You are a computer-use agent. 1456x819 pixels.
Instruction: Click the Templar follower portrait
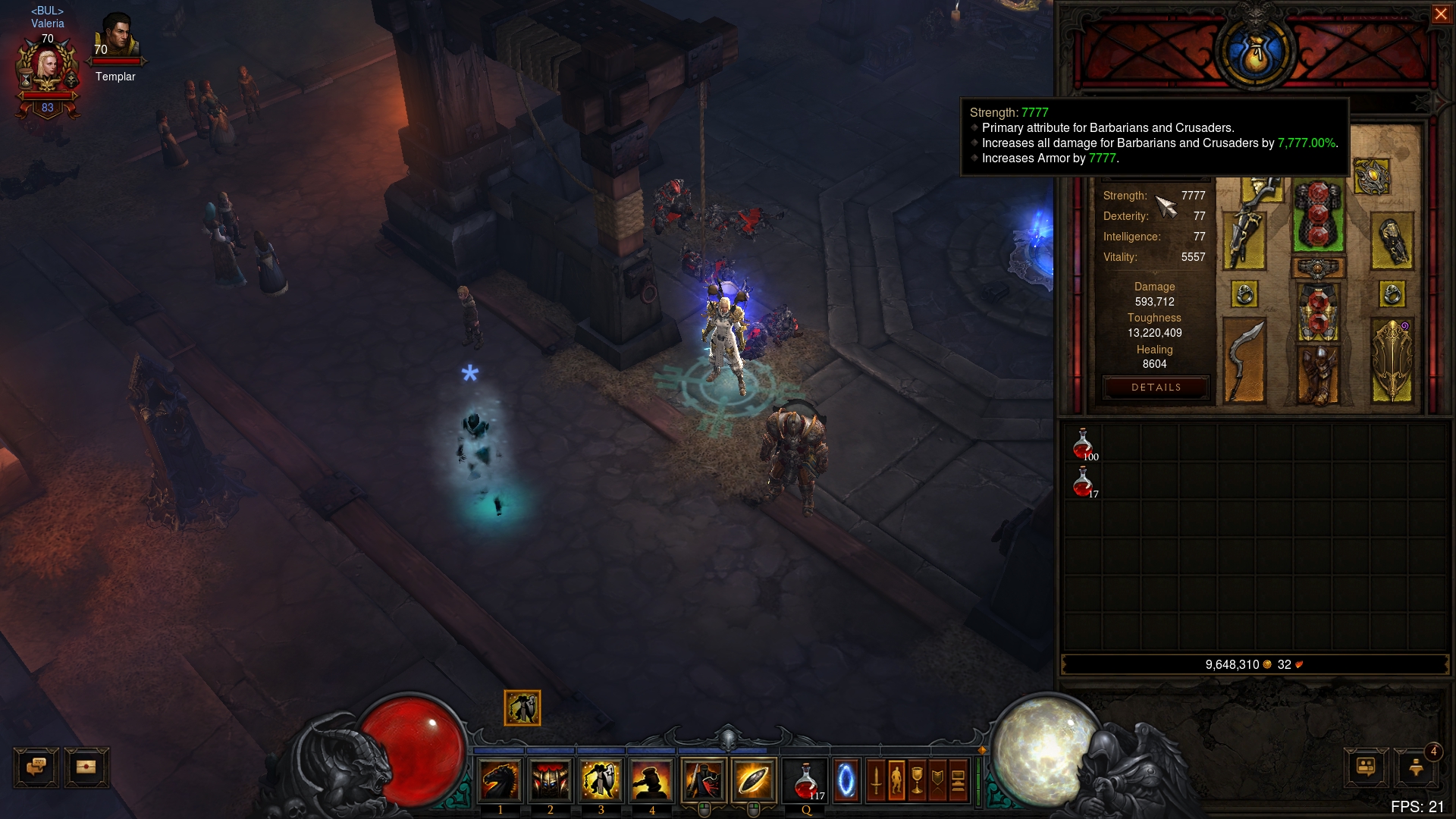[x=118, y=36]
